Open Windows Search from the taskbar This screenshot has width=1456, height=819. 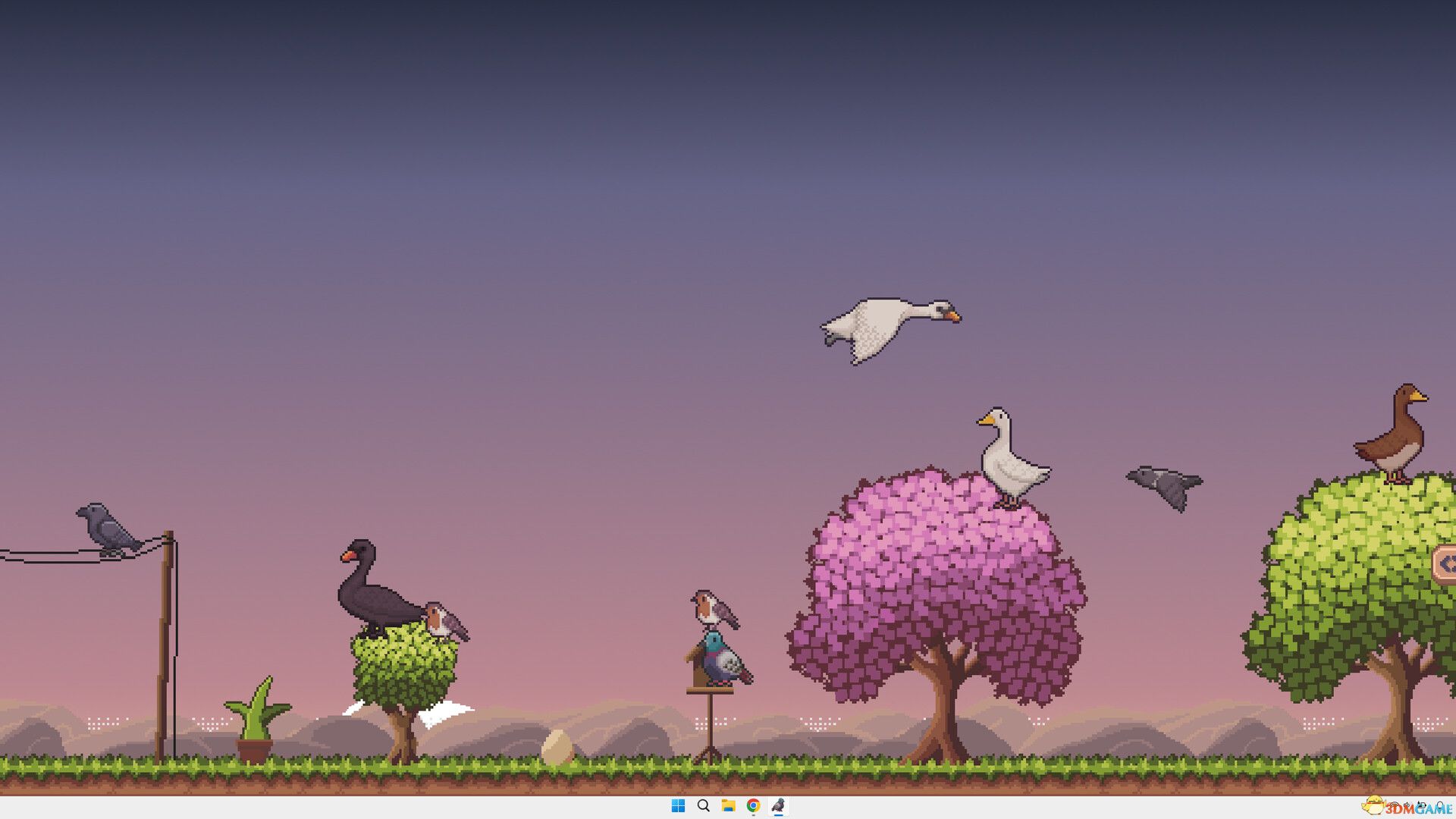701,807
